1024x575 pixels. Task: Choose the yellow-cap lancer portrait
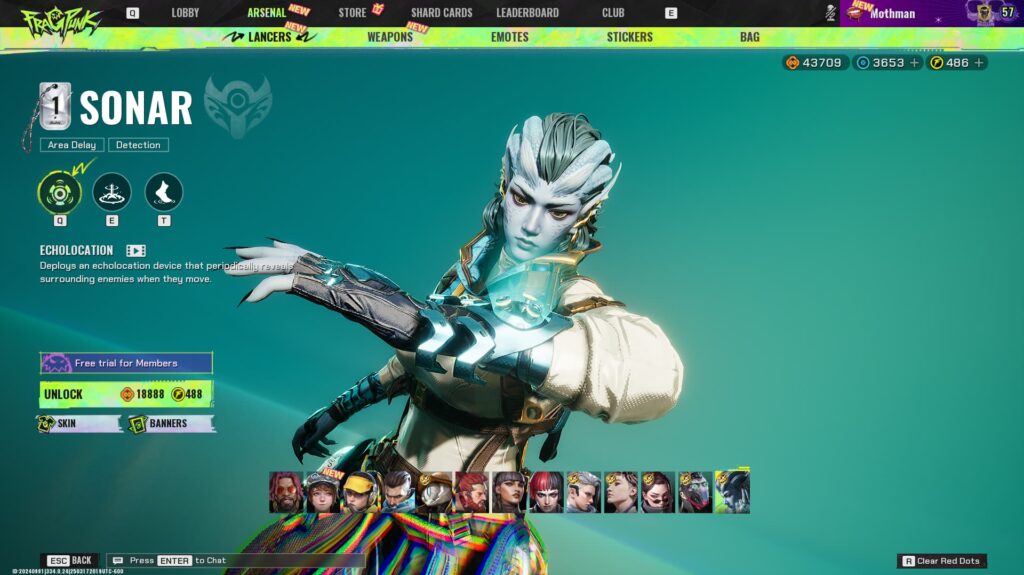click(x=360, y=492)
